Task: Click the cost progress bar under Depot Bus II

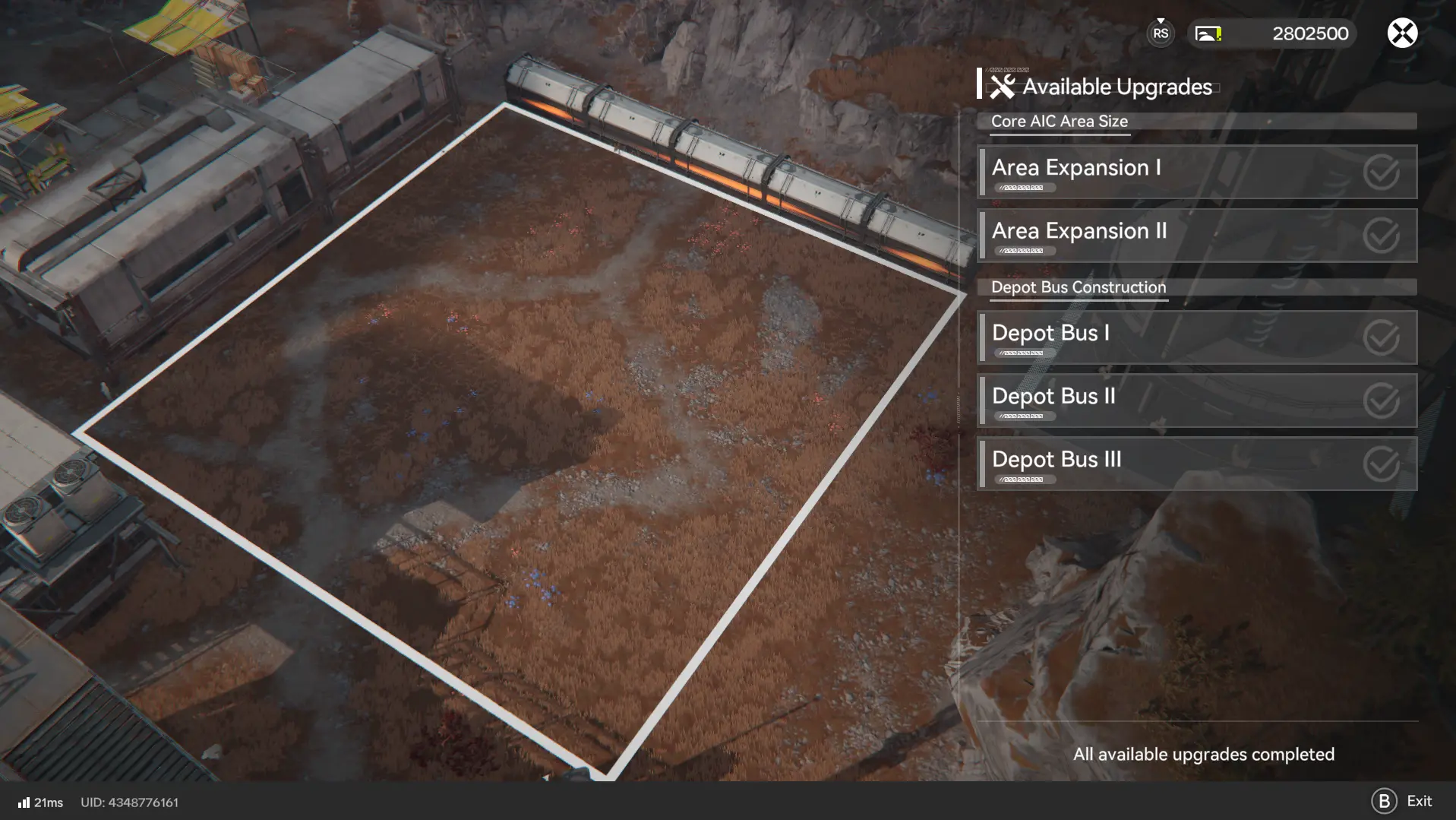Action: point(1027,415)
